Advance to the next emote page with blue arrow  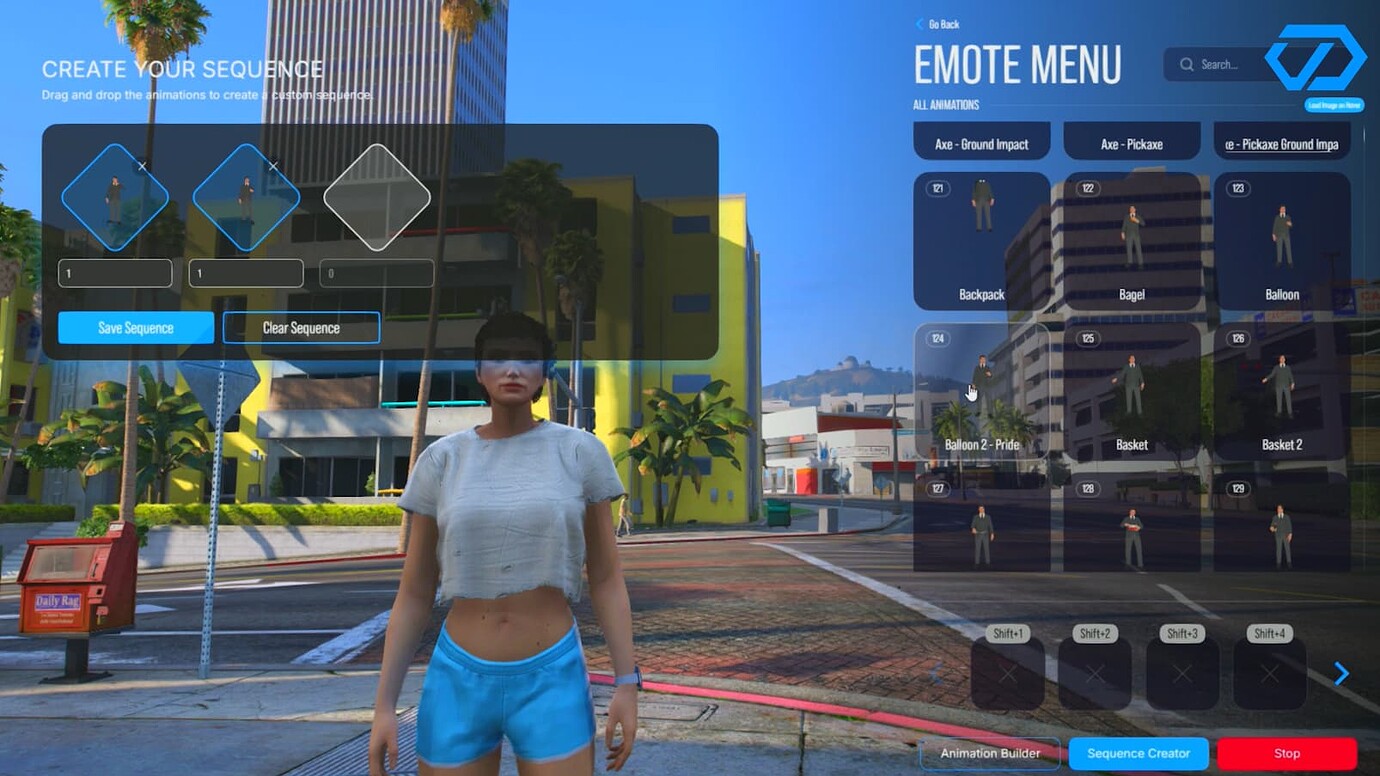pyautogui.click(x=1342, y=673)
